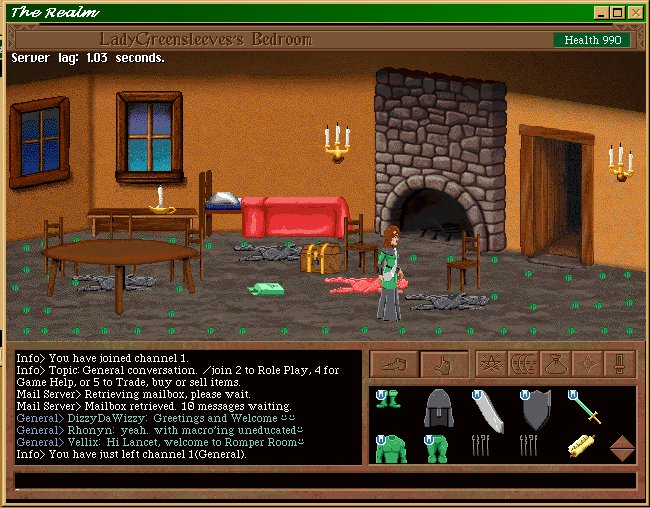Click the sword hilt combat button
650x508 pixels.
(620, 364)
